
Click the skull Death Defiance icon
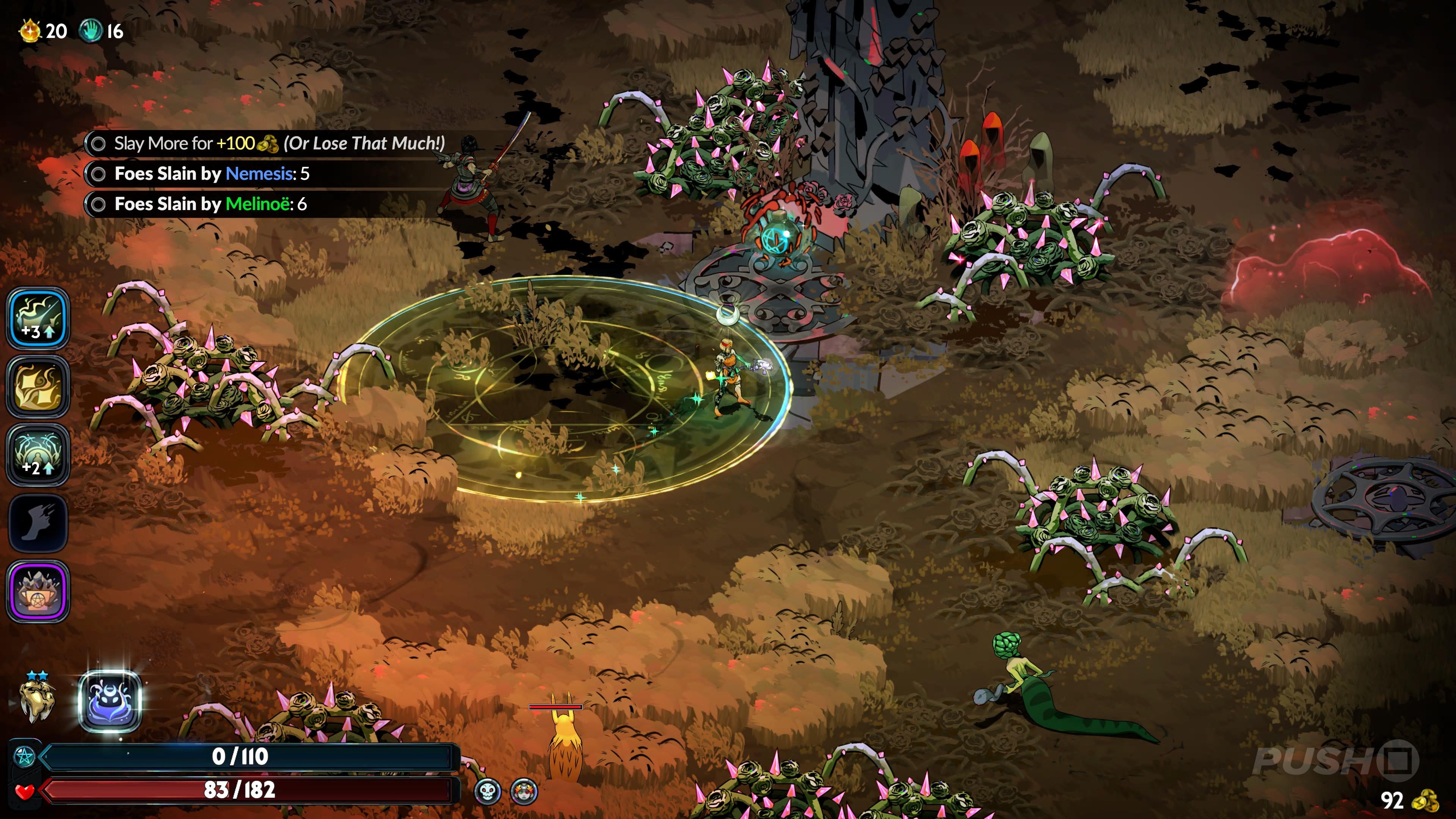[x=487, y=791]
